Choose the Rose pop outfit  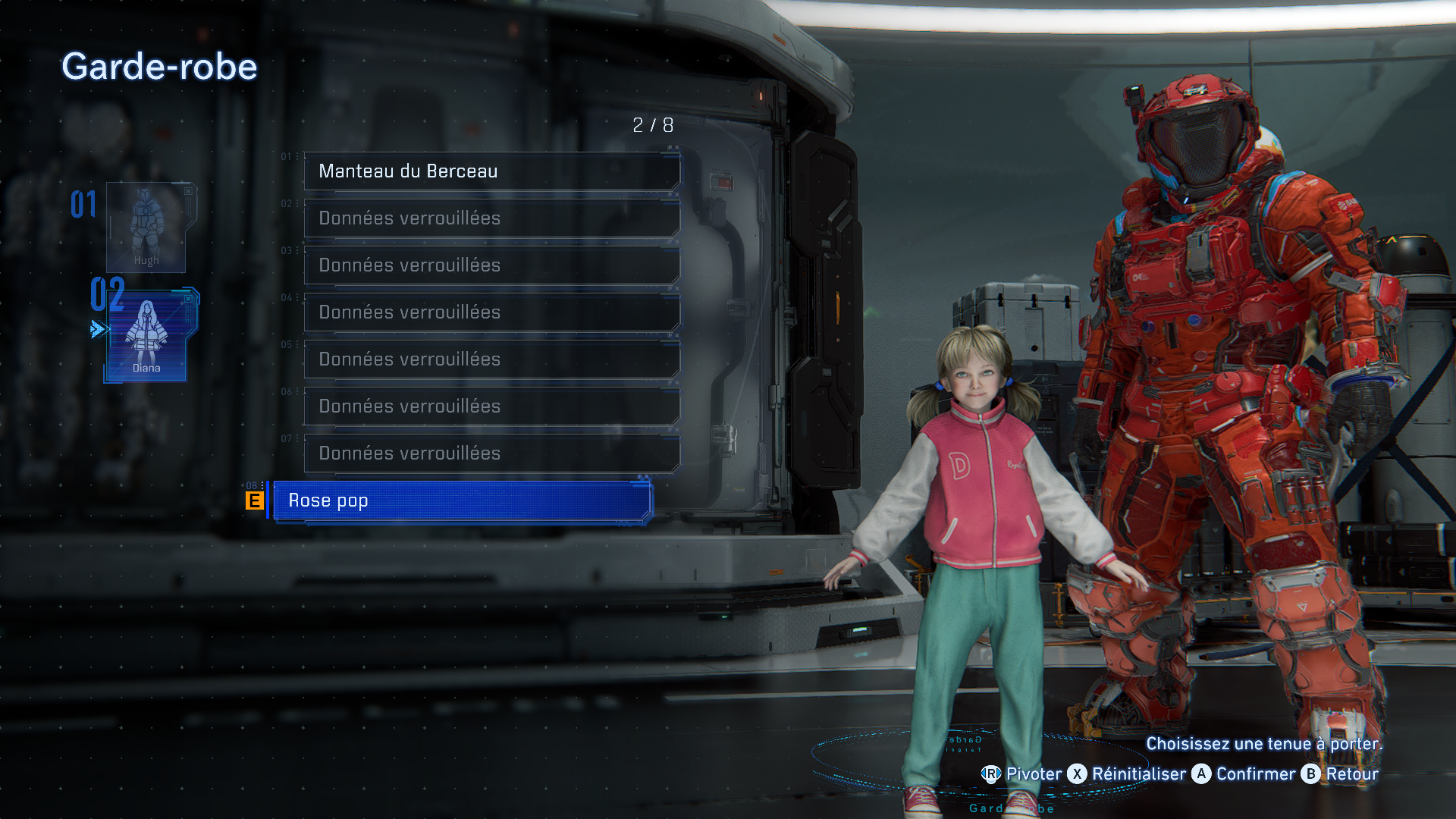pyautogui.click(x=461, y=500)
